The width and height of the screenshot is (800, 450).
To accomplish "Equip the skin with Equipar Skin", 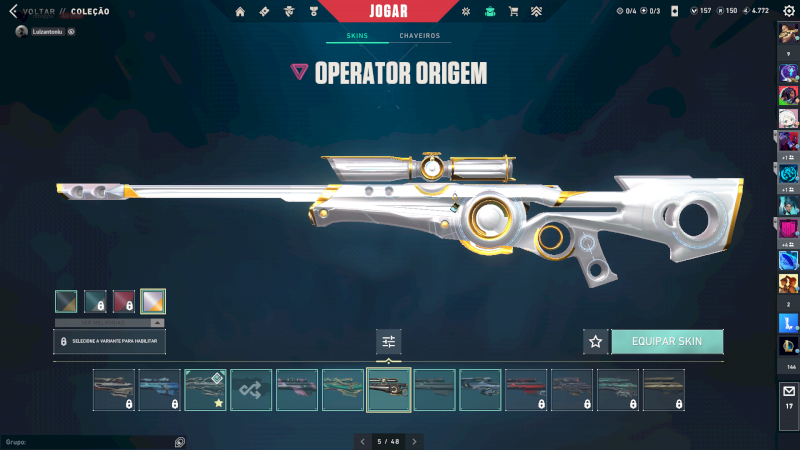I will (x=666, y=342).
